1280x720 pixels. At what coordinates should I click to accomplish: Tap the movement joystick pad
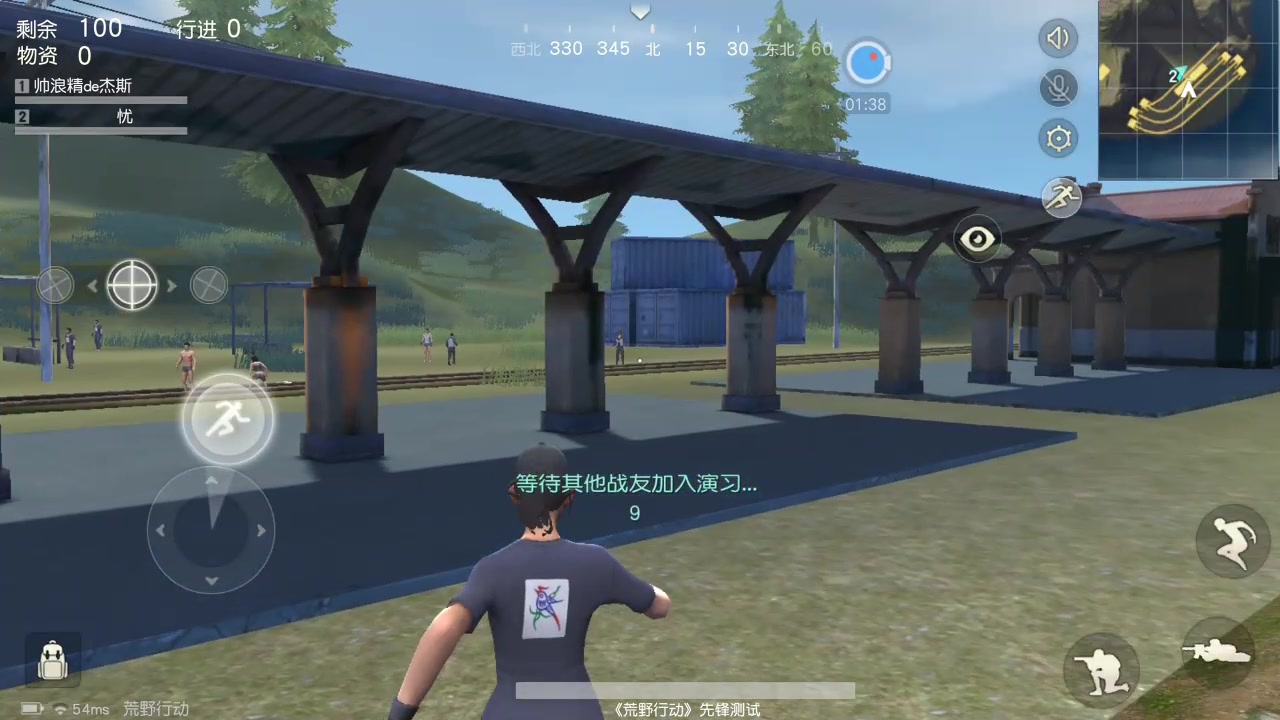(211, 531)
